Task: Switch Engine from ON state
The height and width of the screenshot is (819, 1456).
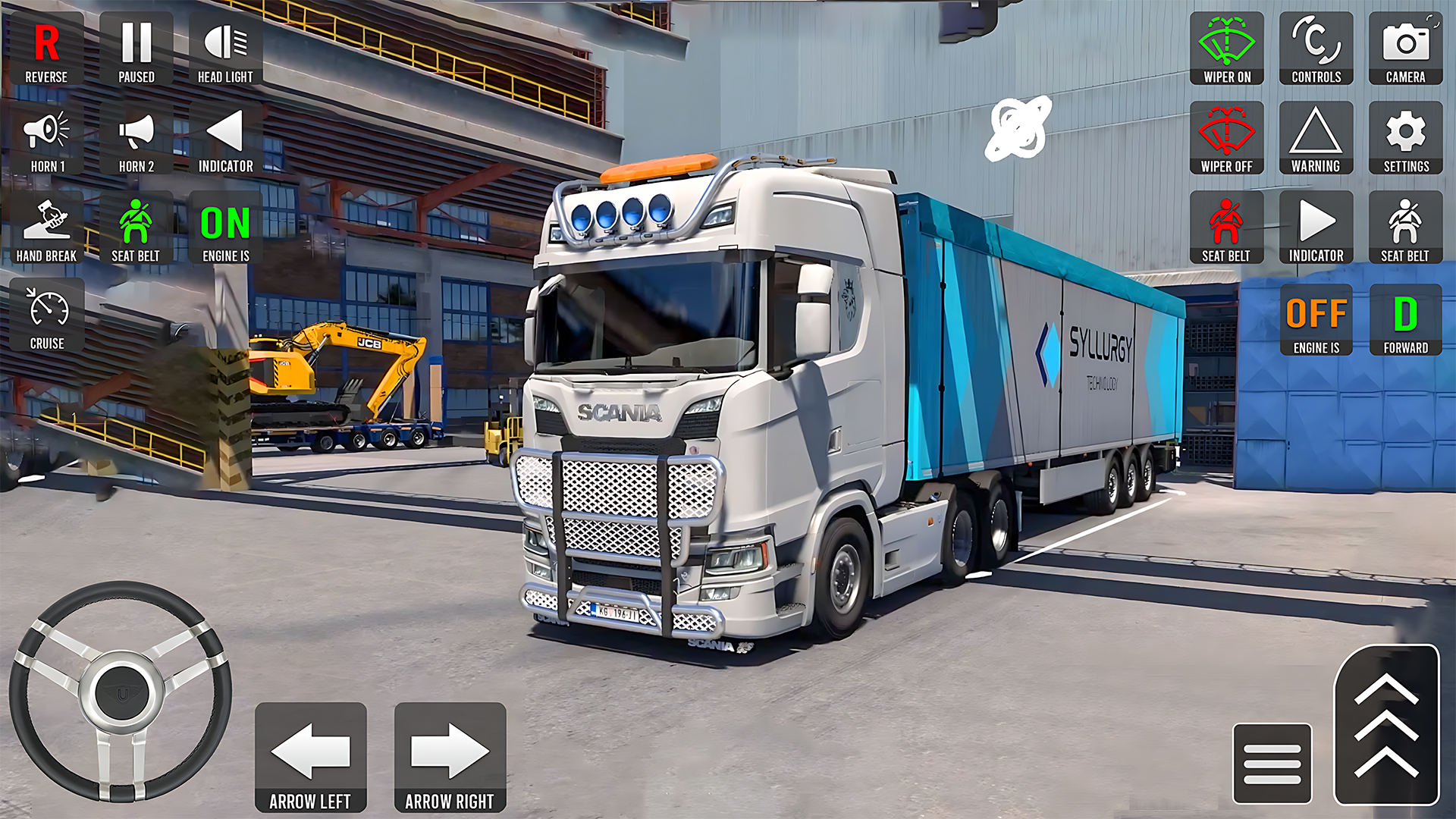Action: click(x=224, y=224)
